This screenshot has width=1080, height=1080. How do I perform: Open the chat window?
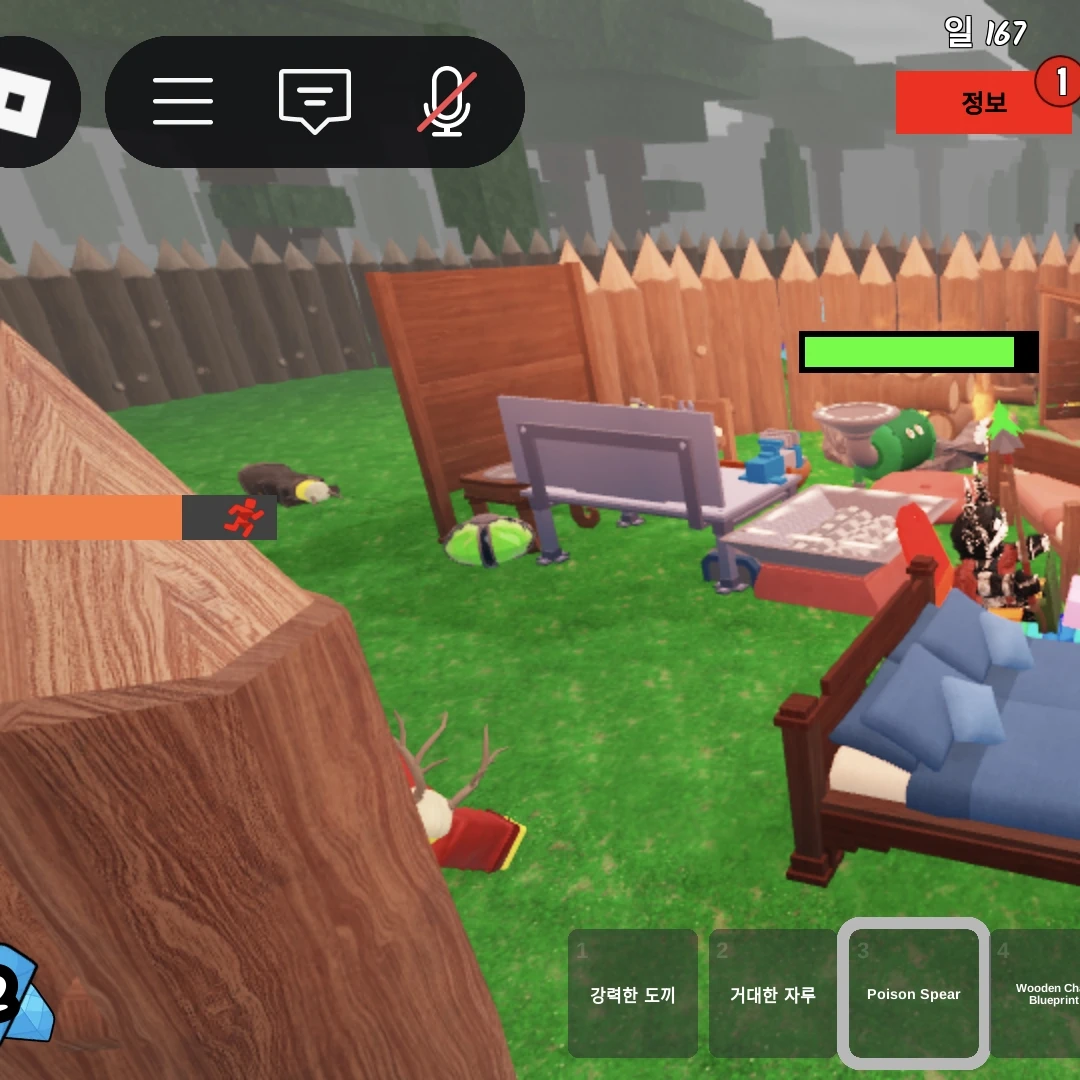coord(314,101)
